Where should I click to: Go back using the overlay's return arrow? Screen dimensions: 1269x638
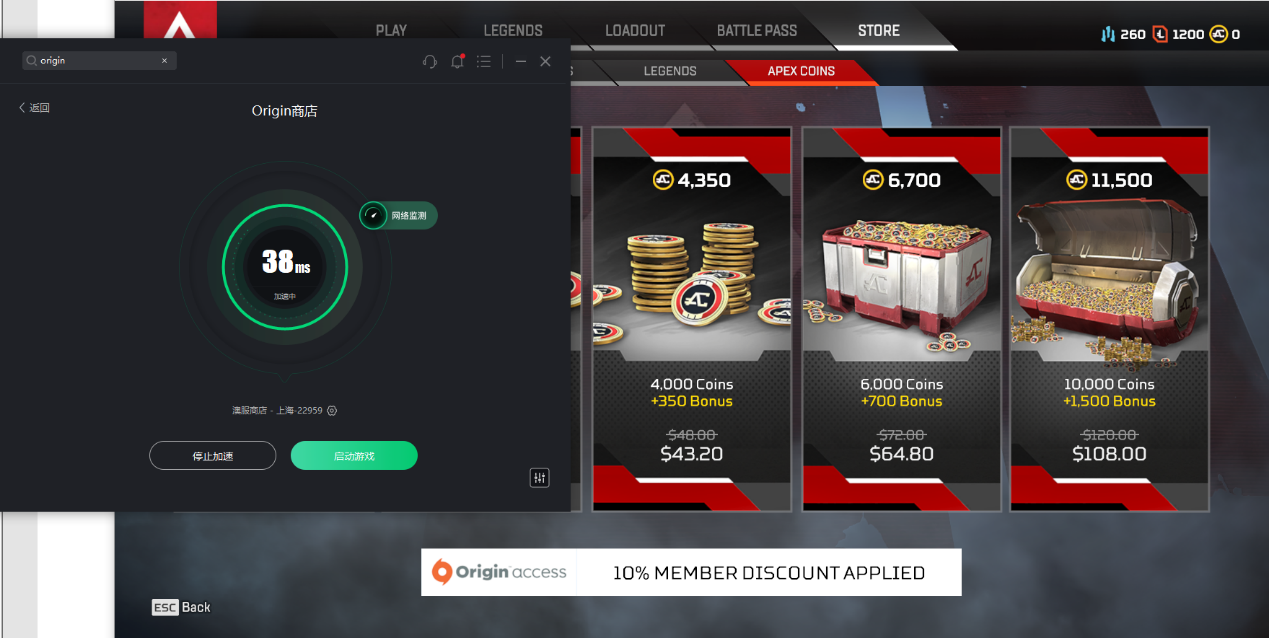[34, 108]
